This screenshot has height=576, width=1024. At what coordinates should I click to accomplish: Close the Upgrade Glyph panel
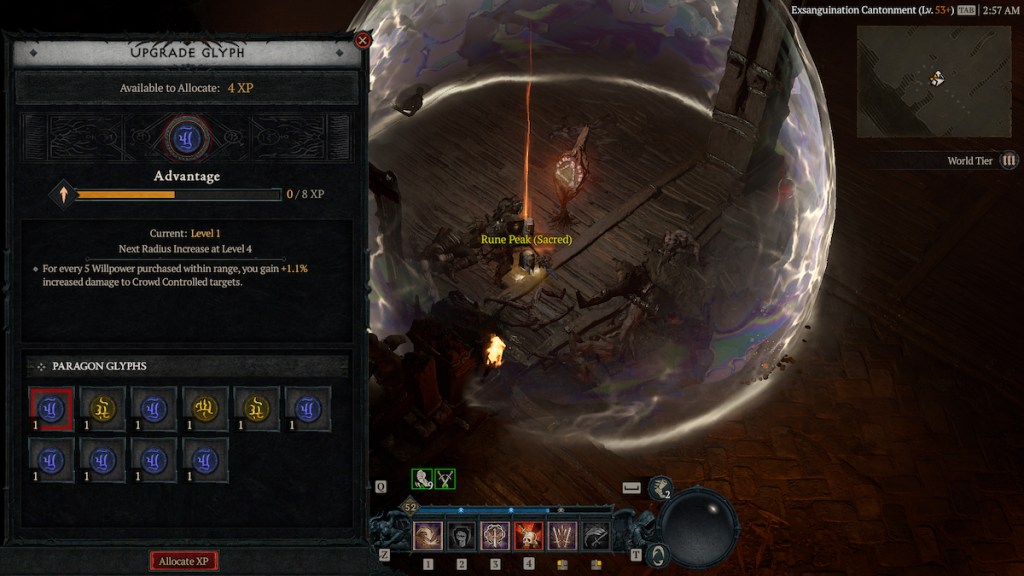(363, 40)
